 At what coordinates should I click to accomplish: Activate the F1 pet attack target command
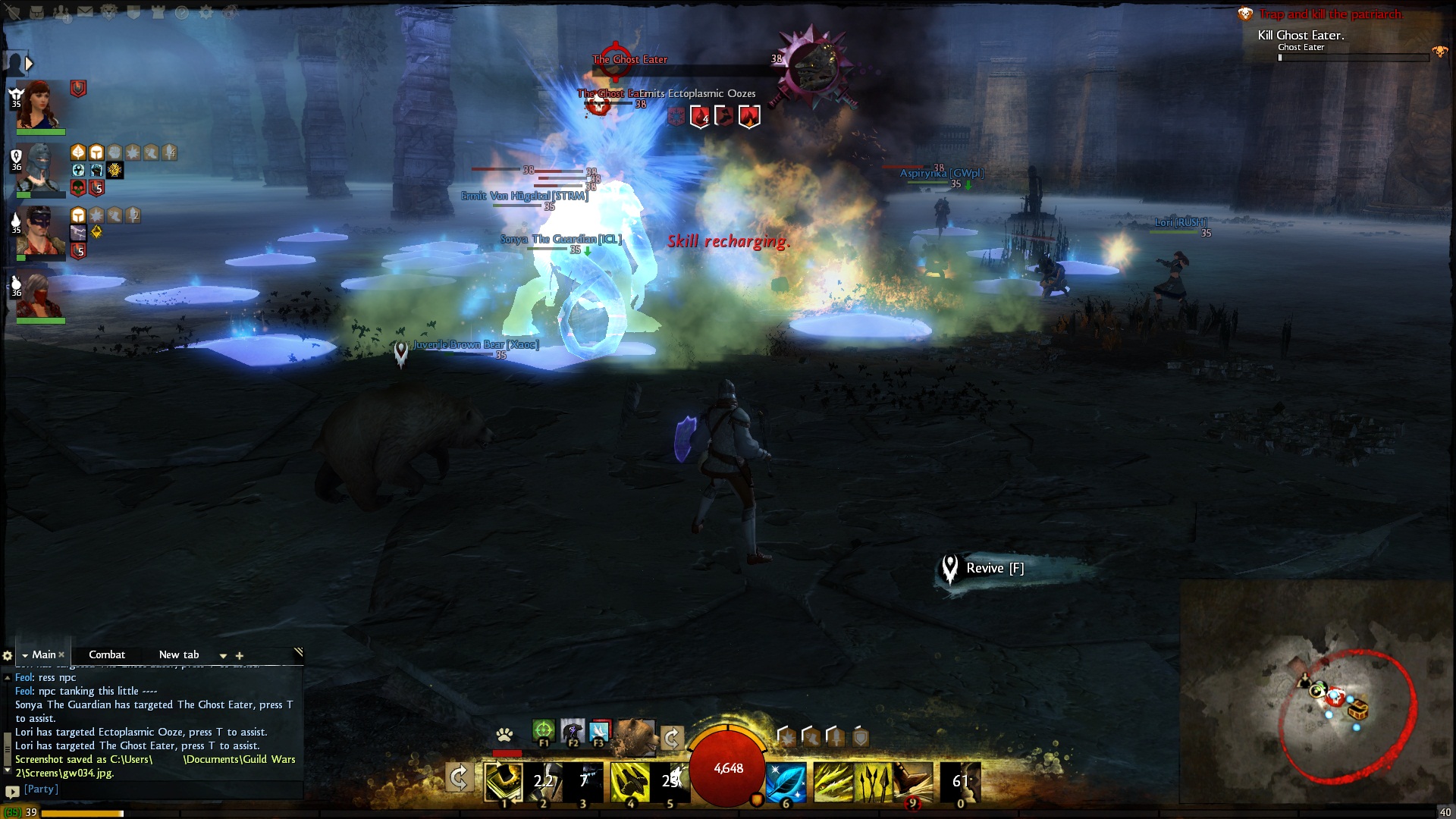point(543,731)
